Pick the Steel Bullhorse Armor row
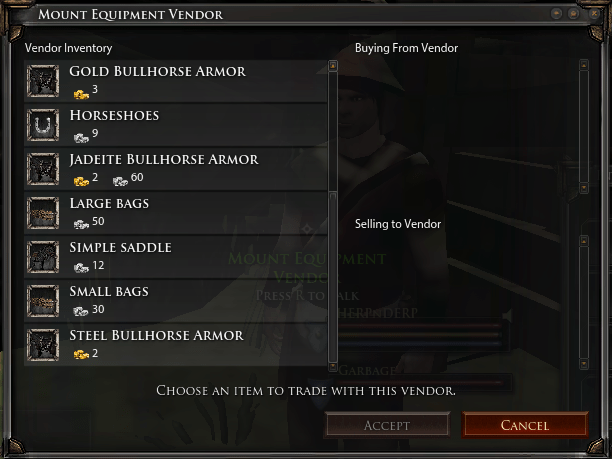 click(175, 343)
